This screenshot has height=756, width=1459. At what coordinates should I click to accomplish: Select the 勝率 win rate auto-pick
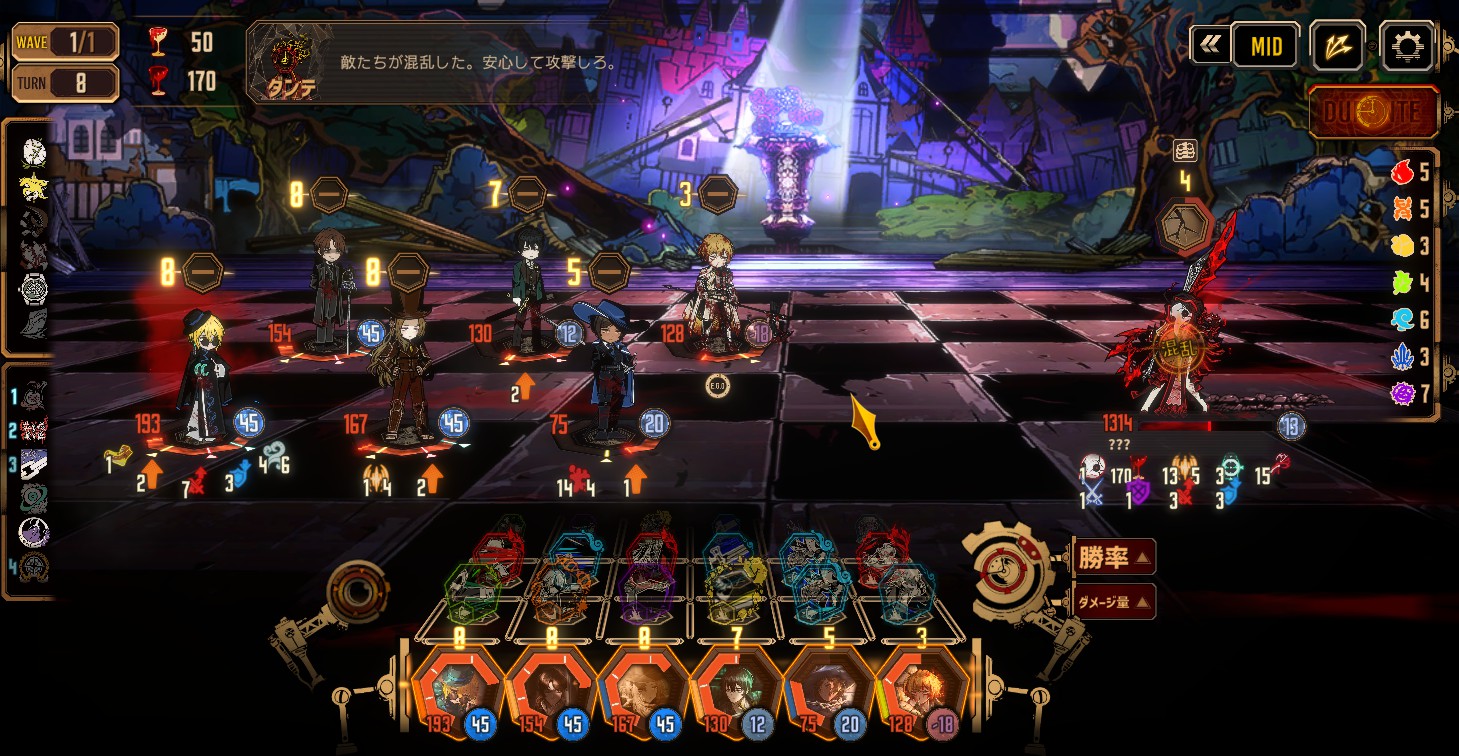coord(1115,557)
